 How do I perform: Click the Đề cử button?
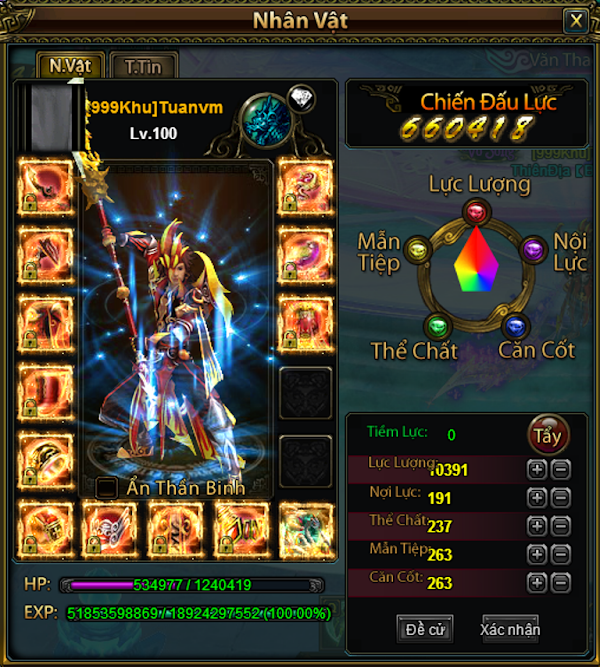pos(424,628)
